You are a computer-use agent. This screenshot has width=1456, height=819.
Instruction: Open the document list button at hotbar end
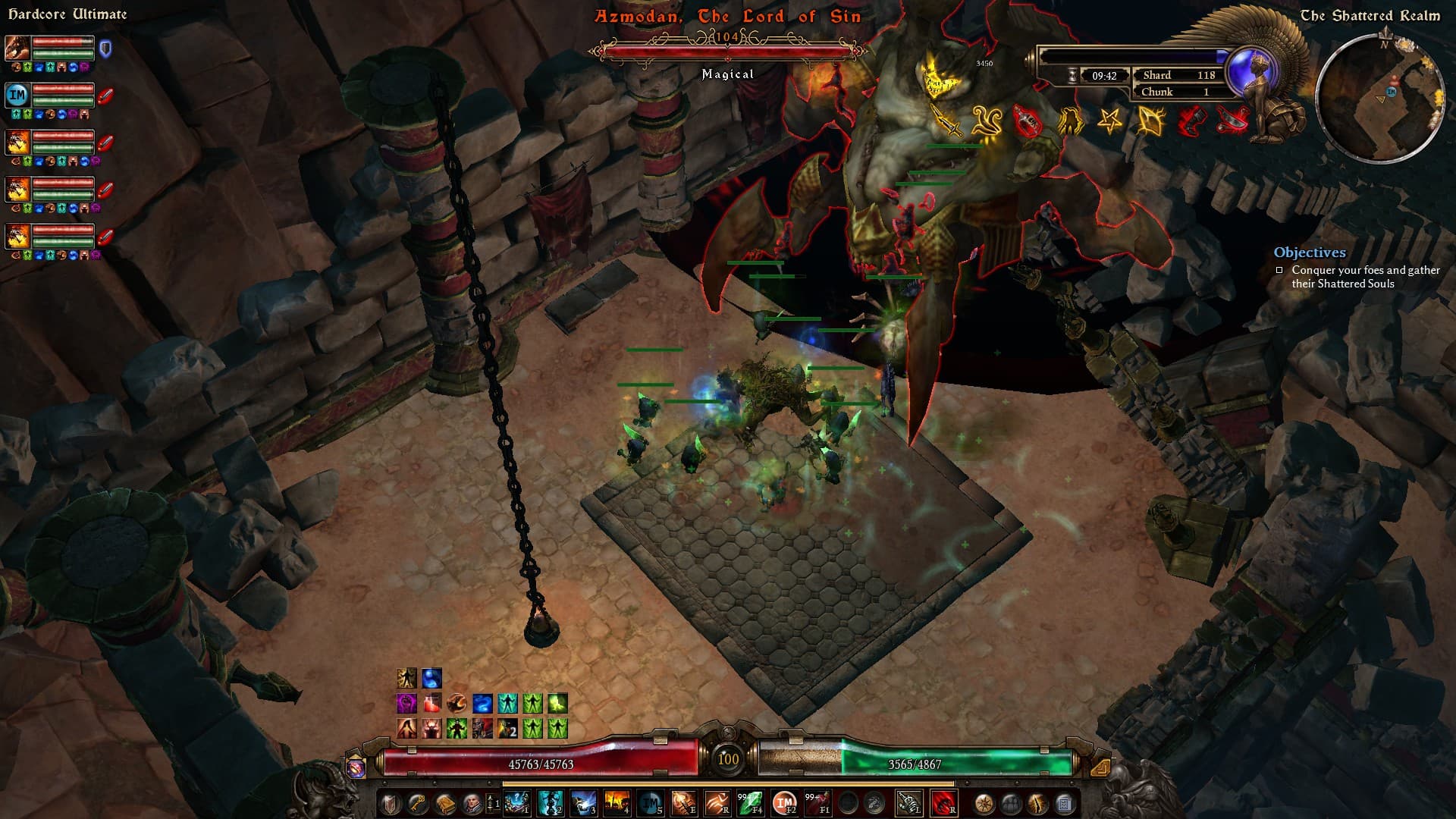tap(1064, 804)
